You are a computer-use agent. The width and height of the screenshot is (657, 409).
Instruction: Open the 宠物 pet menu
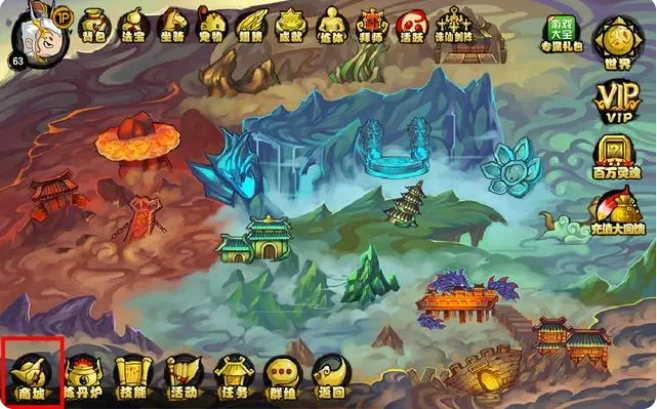coord(212,24)
